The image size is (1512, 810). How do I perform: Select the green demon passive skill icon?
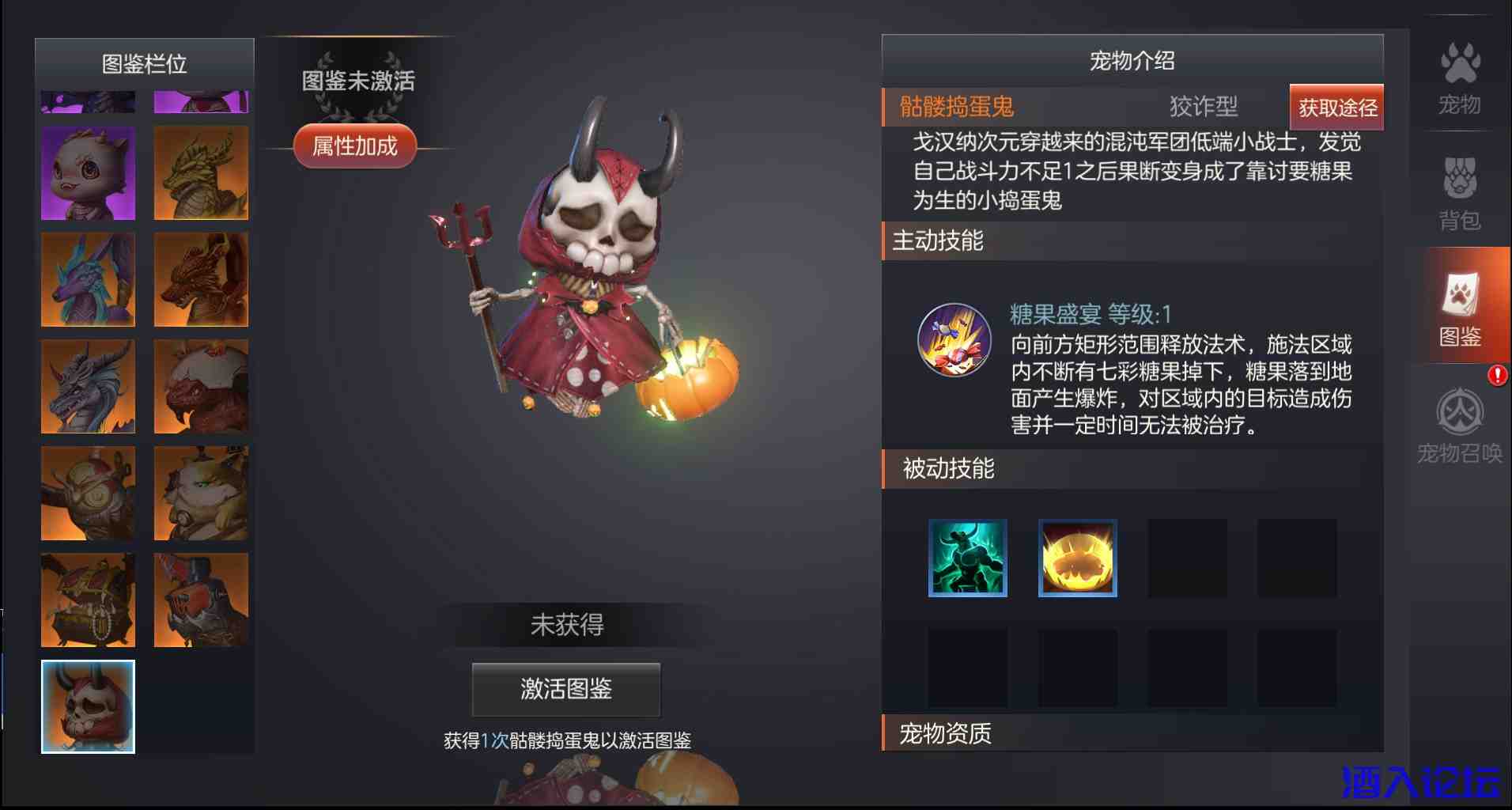coord(968,558)
